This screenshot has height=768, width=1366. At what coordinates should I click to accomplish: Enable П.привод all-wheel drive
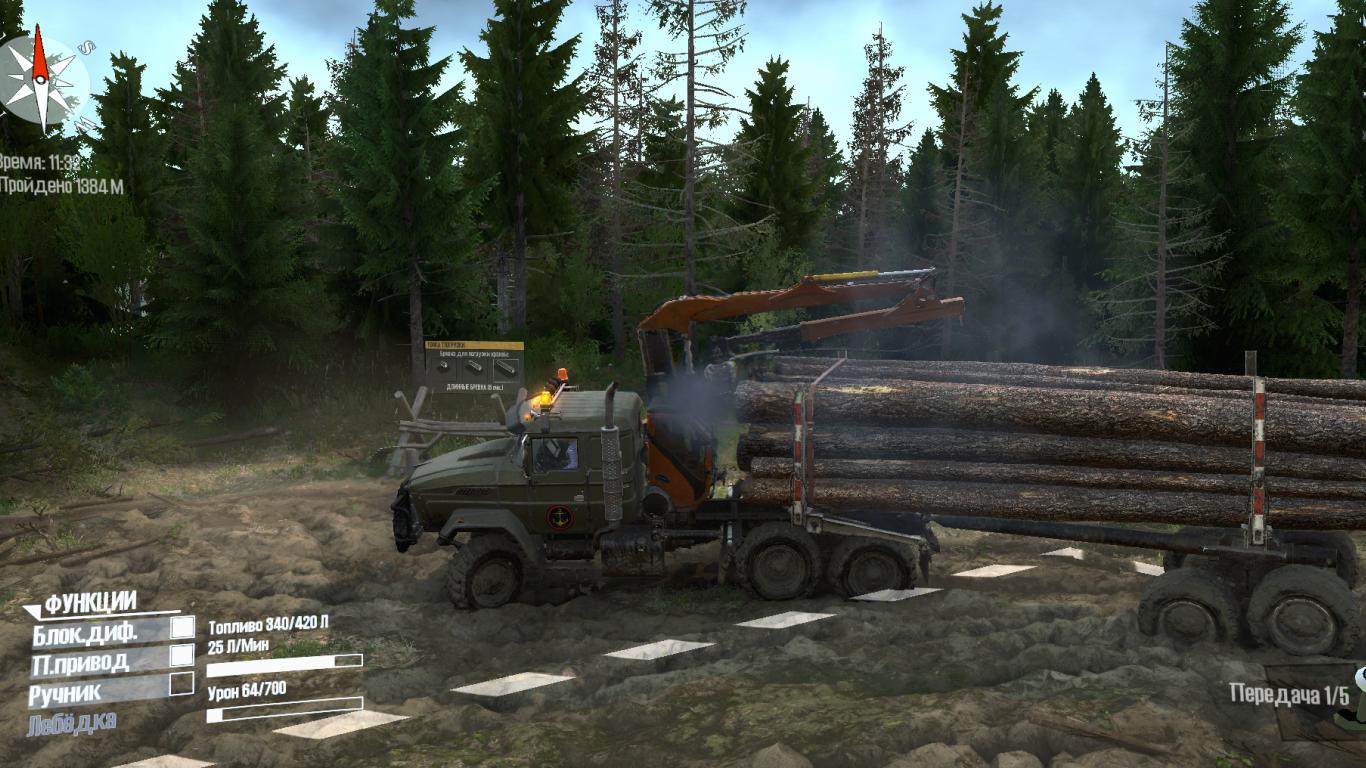click(x=182, y=655)
